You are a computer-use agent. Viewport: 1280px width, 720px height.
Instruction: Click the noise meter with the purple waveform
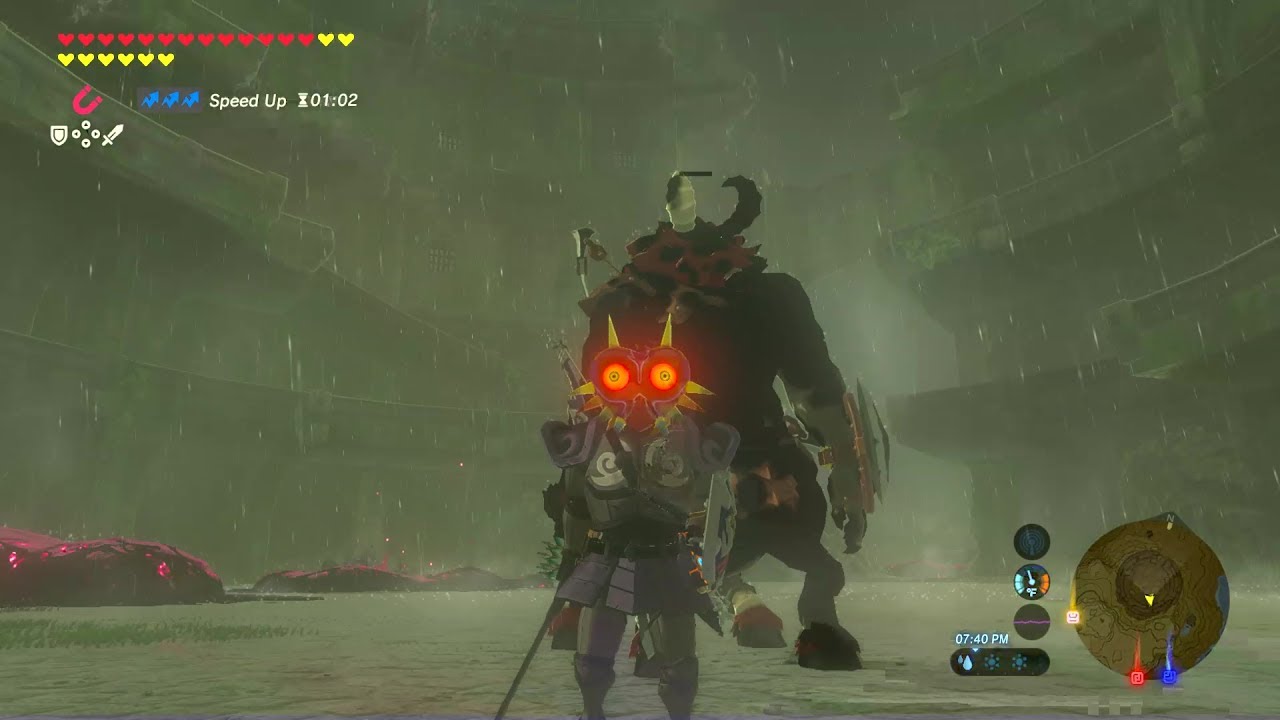click(x=1031, y=622)
